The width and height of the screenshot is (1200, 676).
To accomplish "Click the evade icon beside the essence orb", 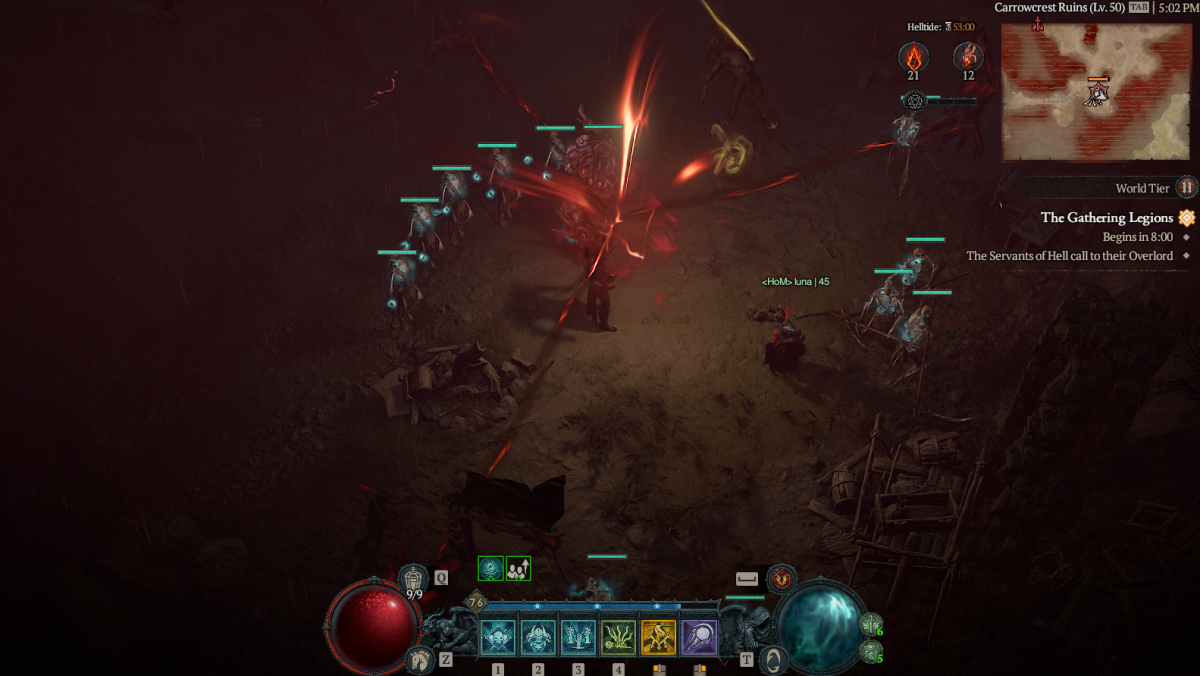I will (x=774, y=659).
